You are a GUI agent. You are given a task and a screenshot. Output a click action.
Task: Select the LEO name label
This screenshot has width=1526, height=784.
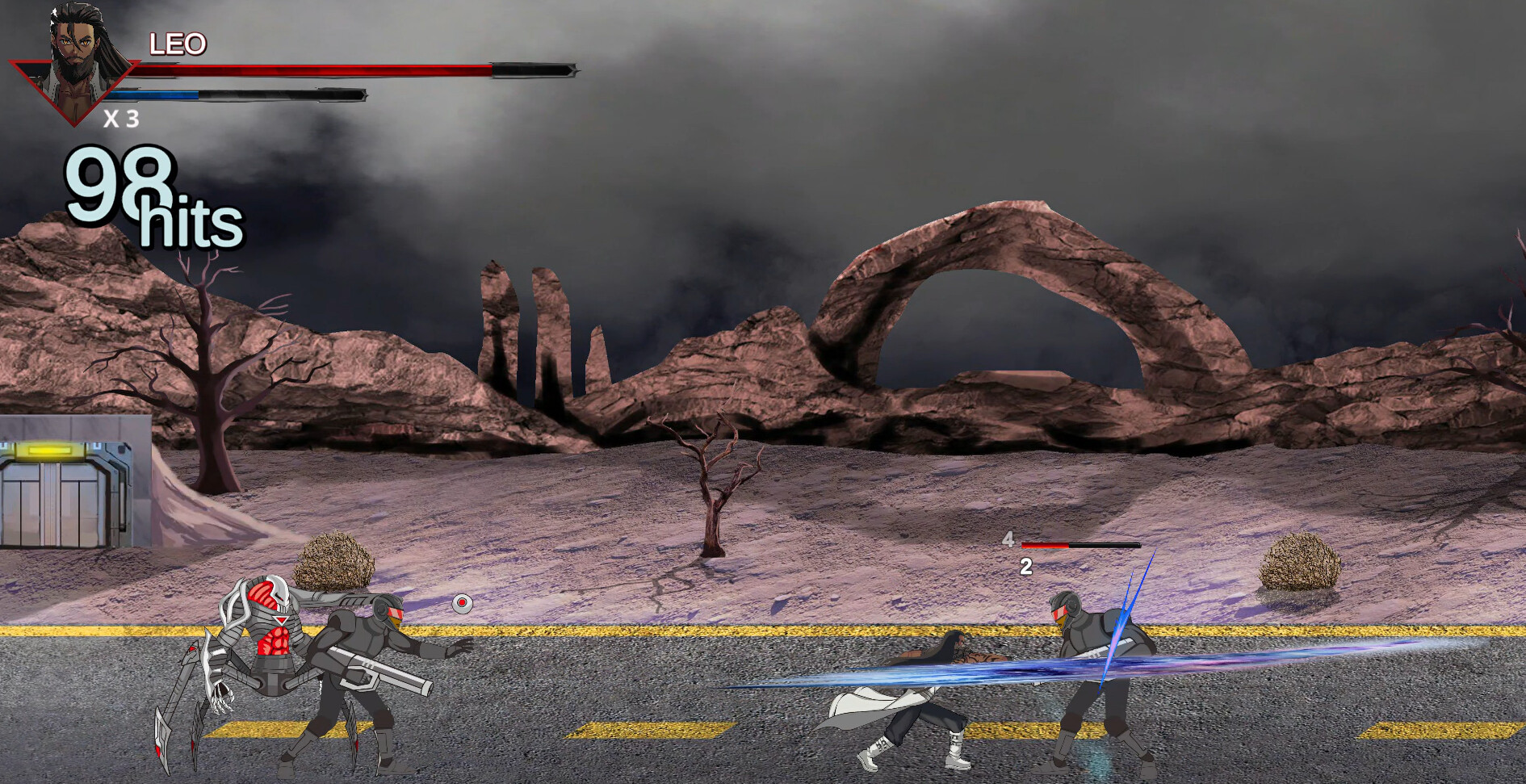(176, 44)
